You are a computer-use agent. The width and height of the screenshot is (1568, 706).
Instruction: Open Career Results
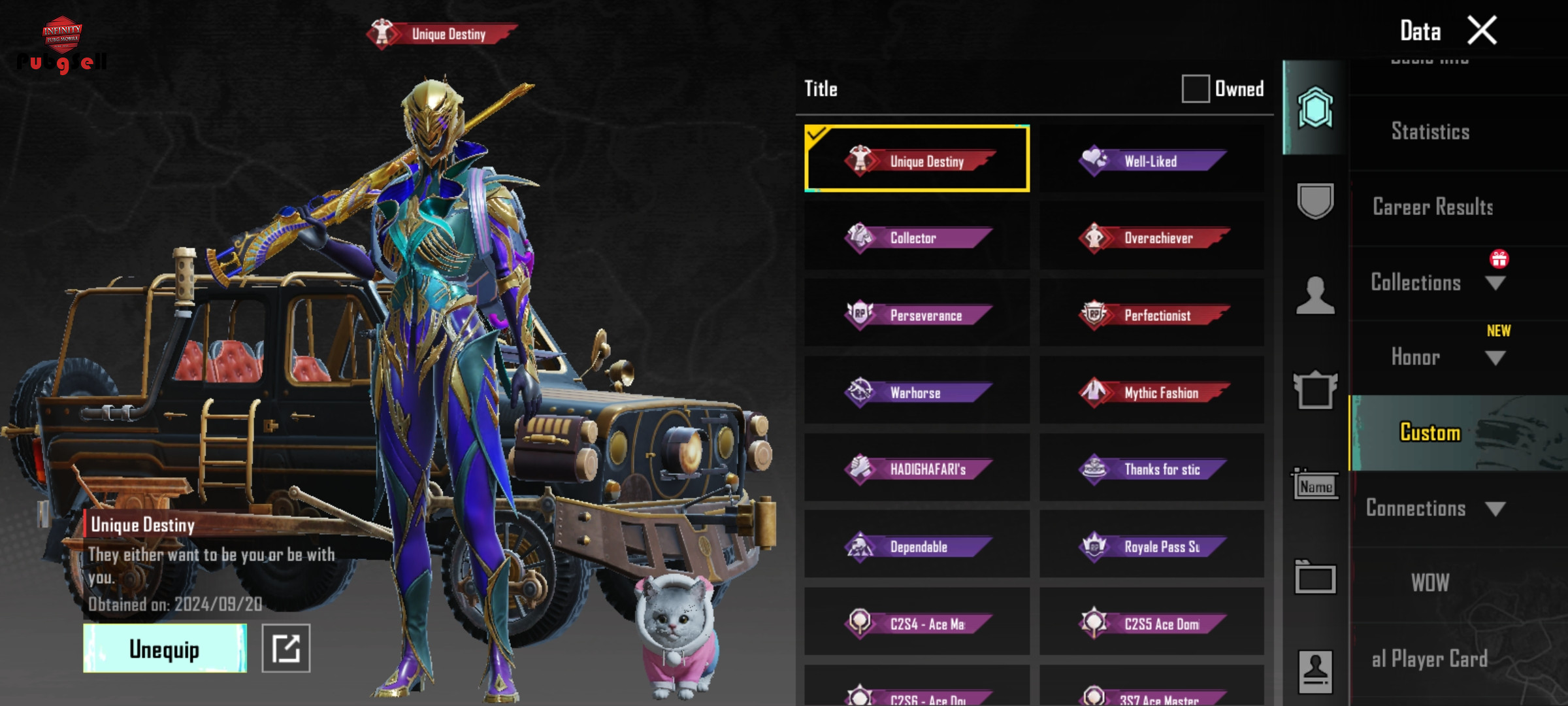tap(1432, 207)
